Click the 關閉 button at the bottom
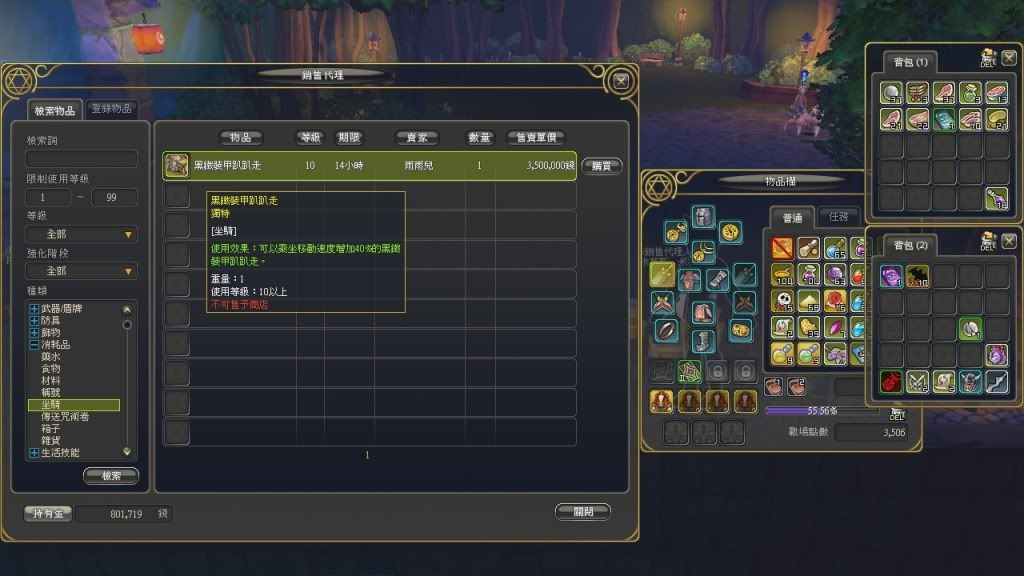1024x576 pixels. (582, 511)
